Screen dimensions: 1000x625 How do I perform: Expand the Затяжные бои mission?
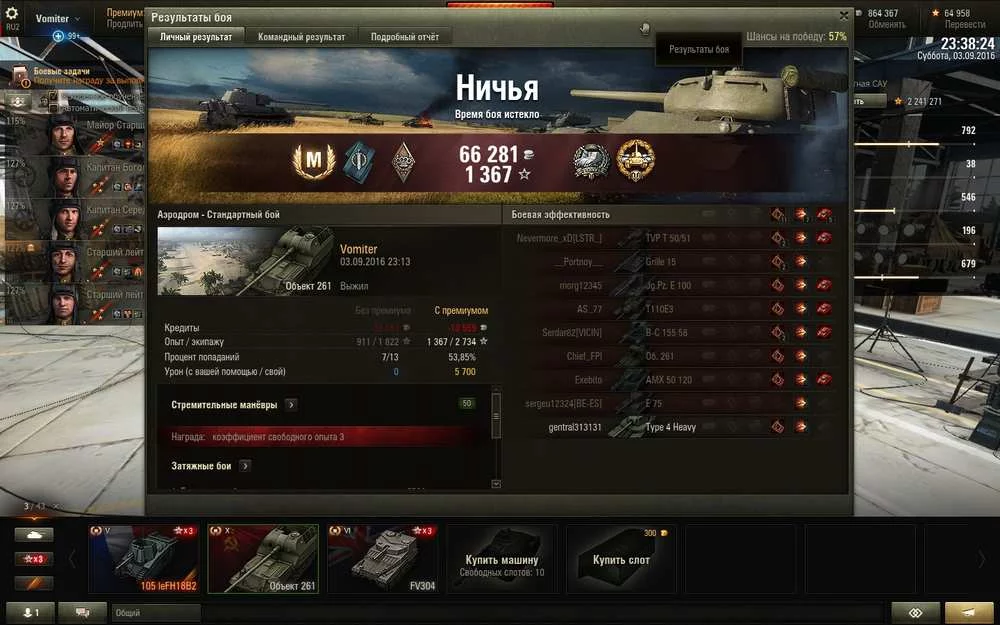click(x=245, y=466)
